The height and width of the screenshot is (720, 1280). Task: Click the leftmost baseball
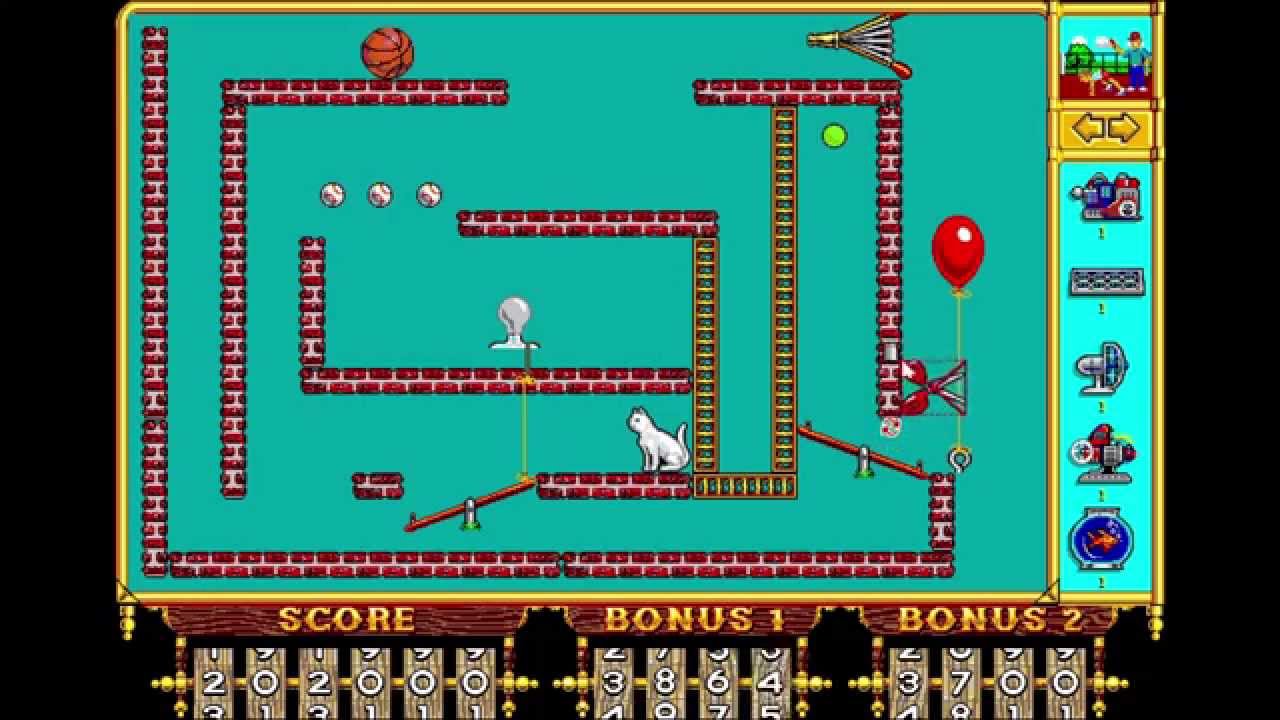click(331, 193)
